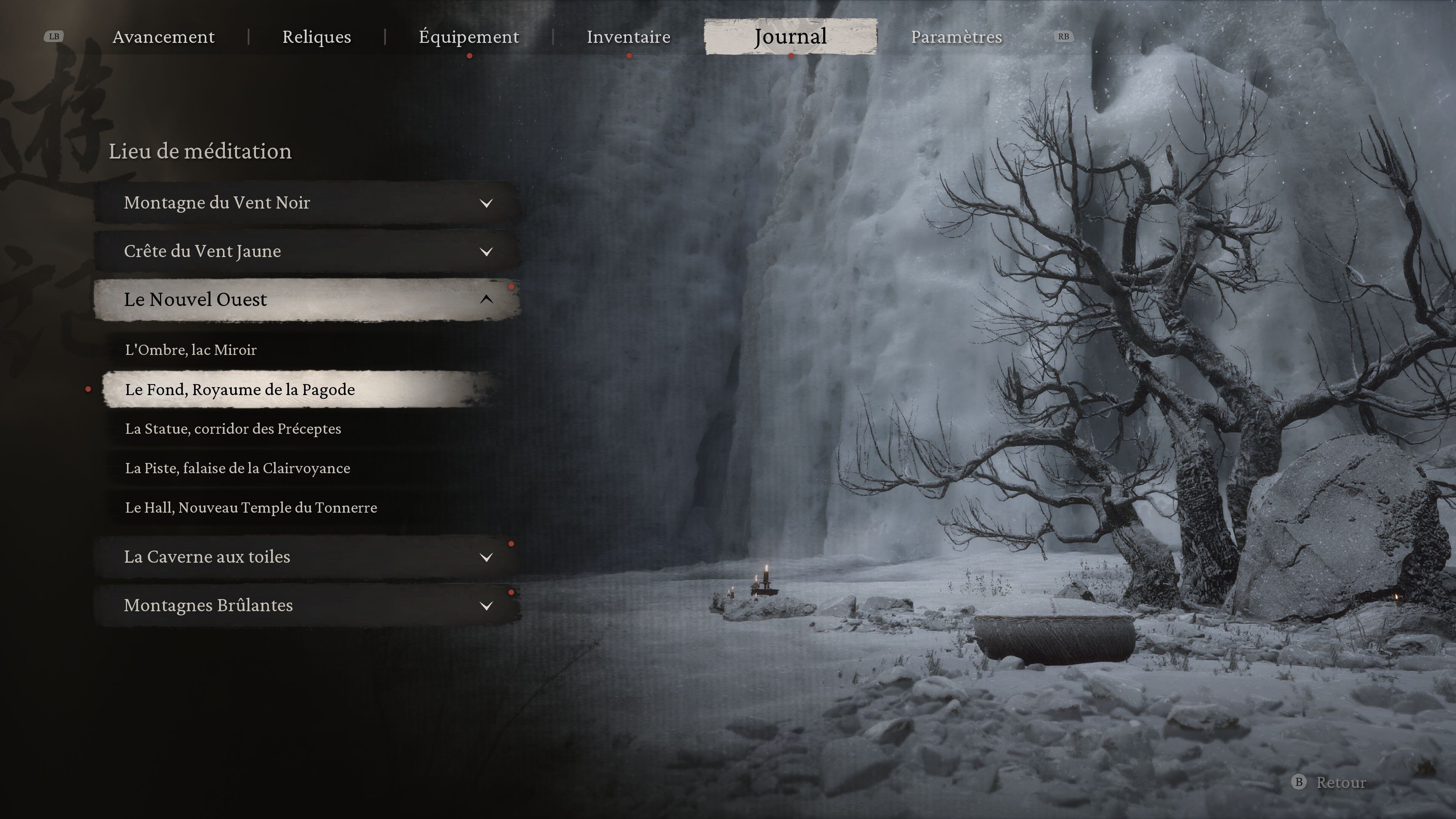Select L'Ombre, lac Miroir meditation spot
1456x819 pixels.
pyautogui.click(x=191, y=350)
